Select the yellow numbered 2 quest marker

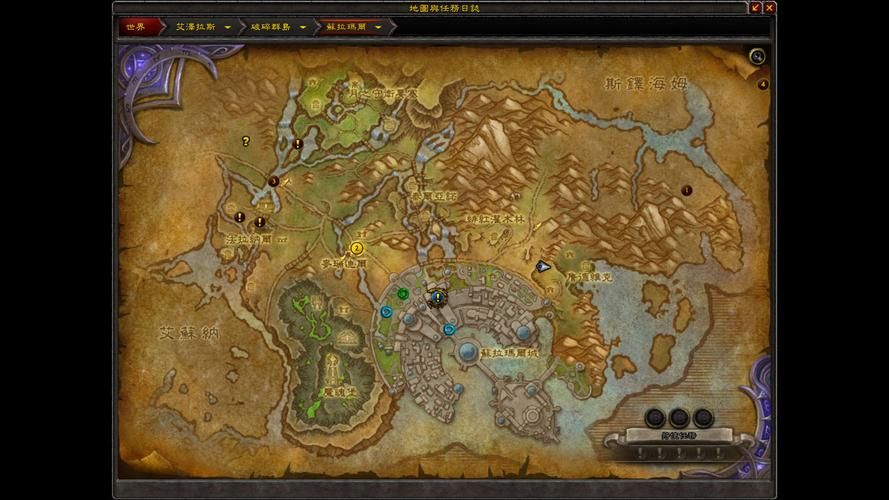coord(357,248)
